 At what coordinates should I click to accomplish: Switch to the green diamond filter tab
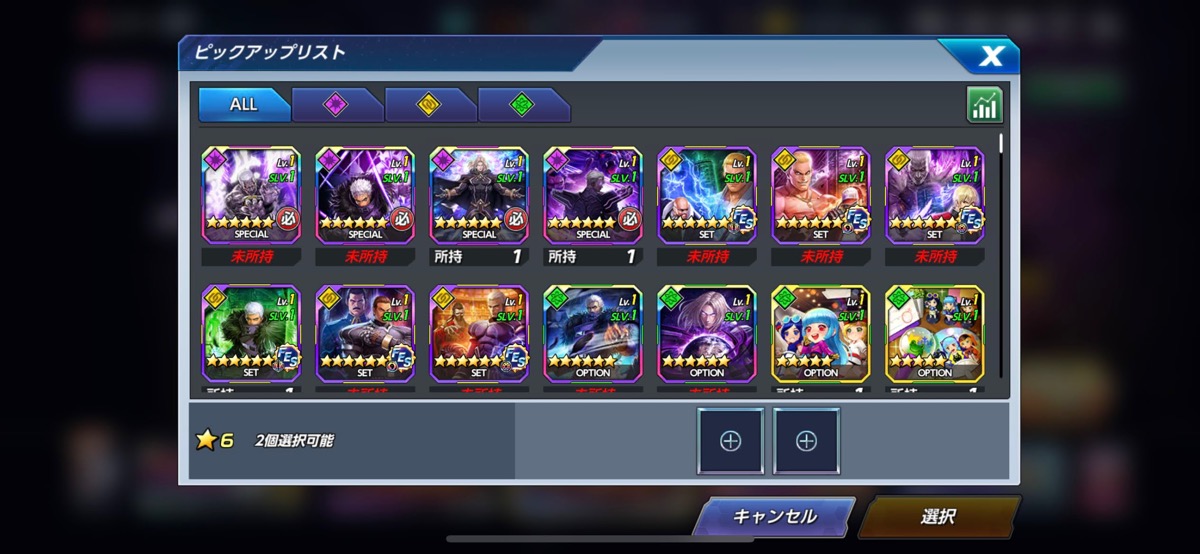(522, 104)
